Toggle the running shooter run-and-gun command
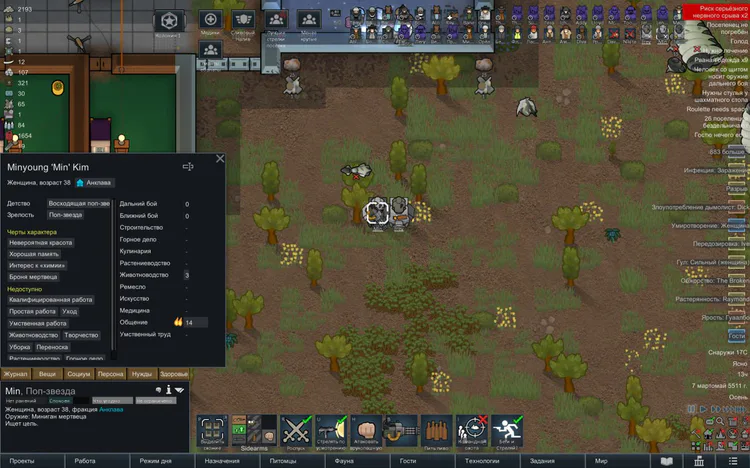Screen dimensions: 750x468 click(507, 430)
